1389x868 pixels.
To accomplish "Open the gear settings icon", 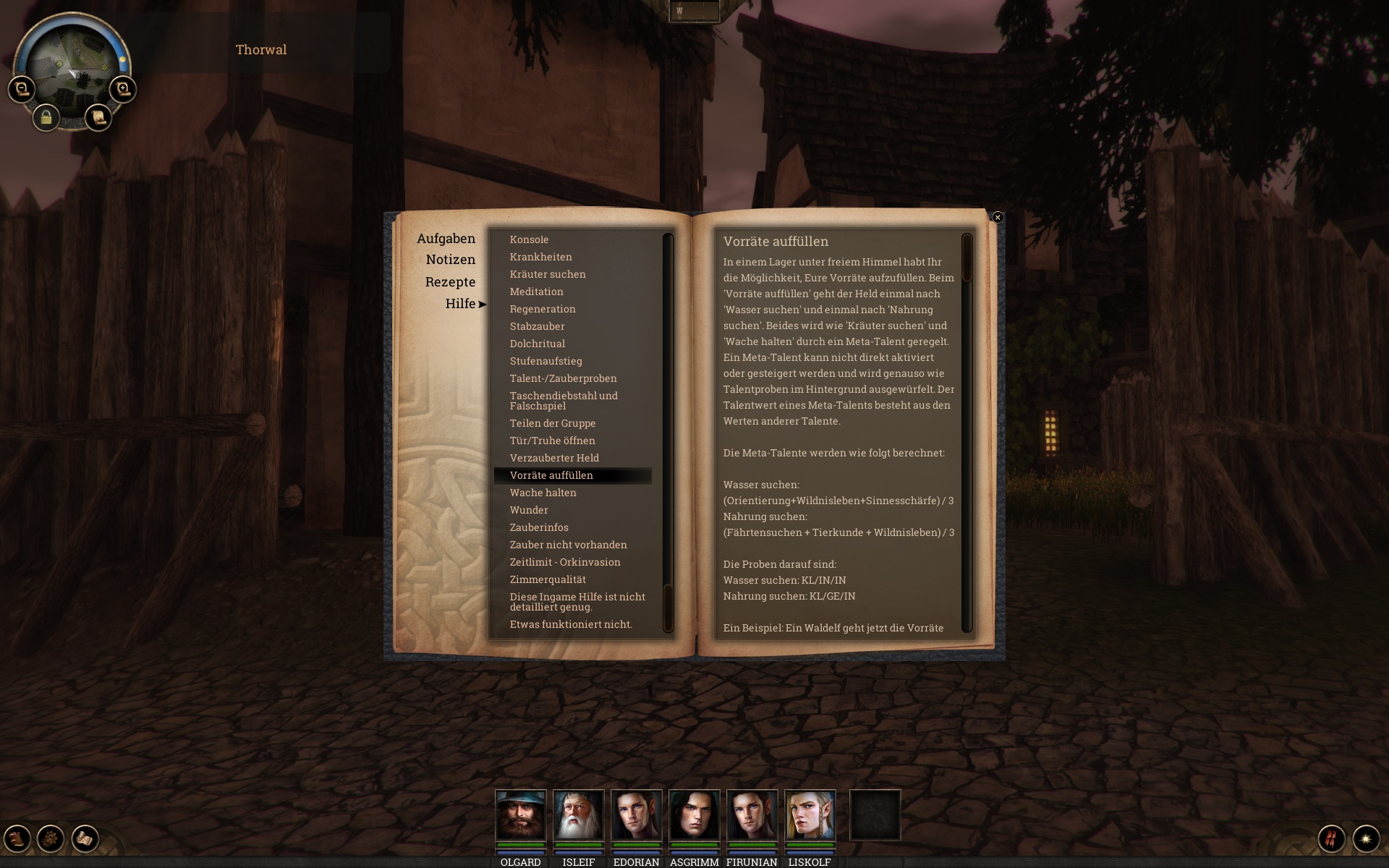I will point(51,838).
